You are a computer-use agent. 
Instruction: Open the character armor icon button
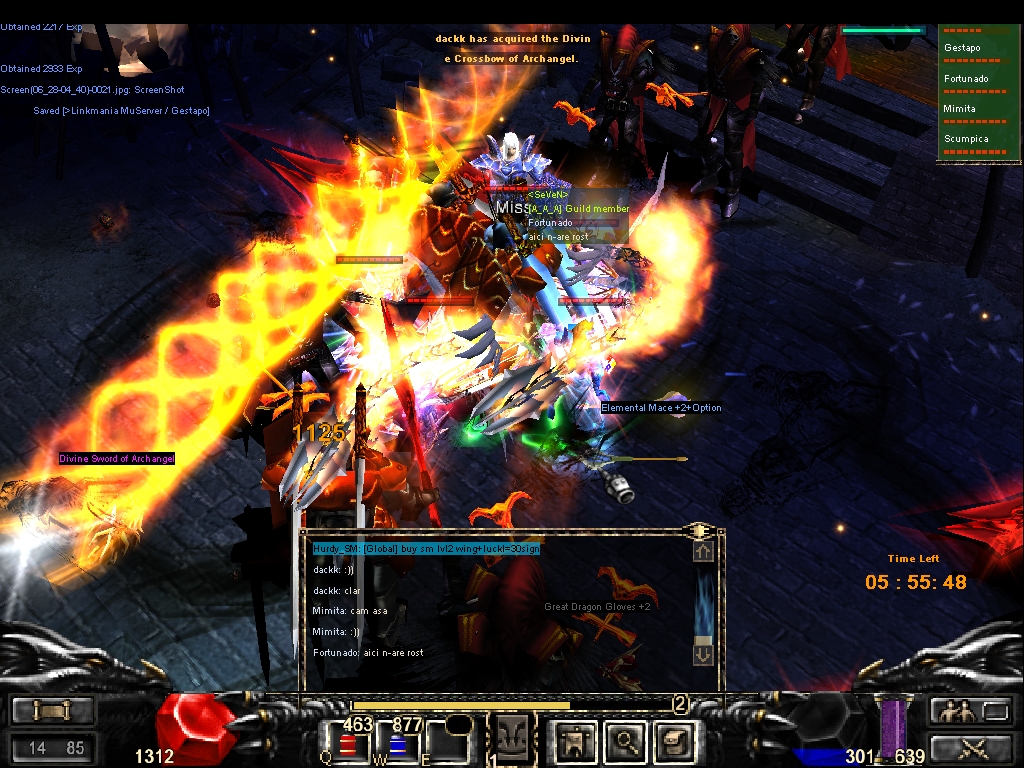click(577, 741)
